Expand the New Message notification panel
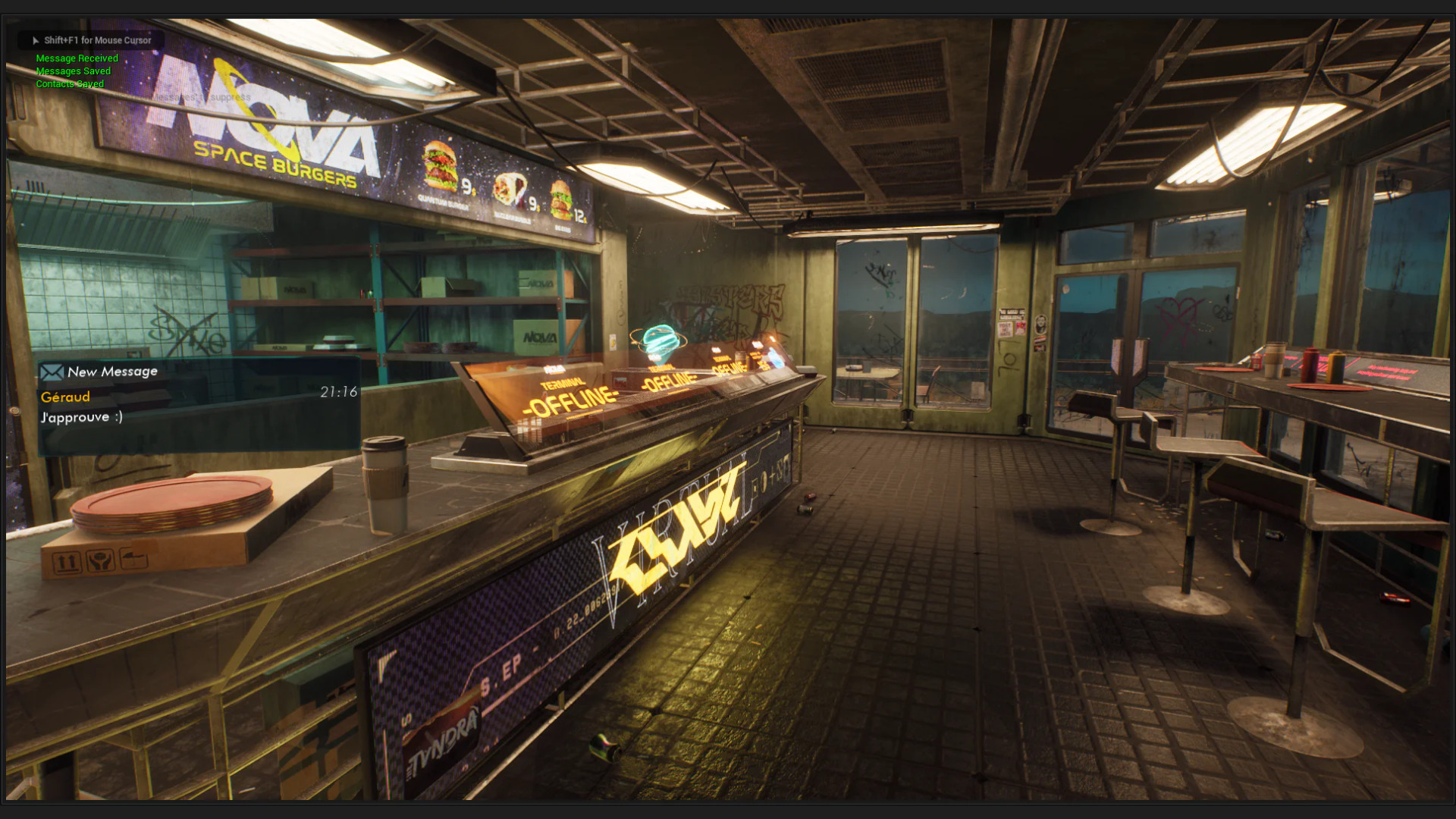Viewport: 1456px width, 819px height. (112, 372)
